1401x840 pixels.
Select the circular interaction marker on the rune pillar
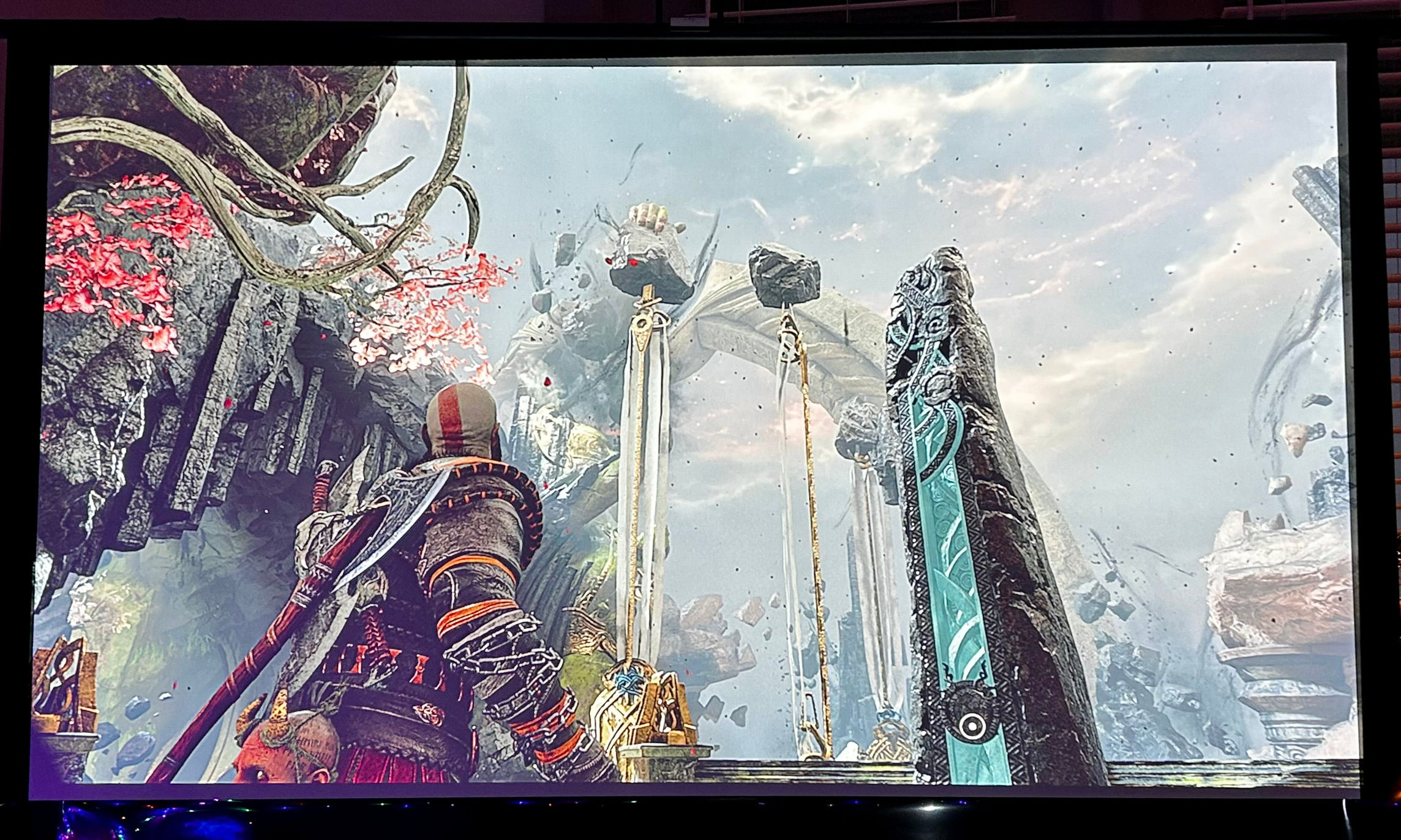point(971,726)
